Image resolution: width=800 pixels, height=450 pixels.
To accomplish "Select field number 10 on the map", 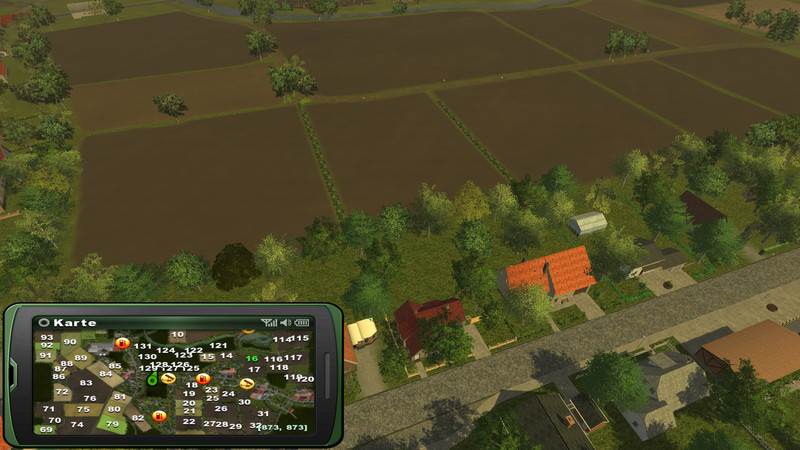I will [x=177, y=335].
